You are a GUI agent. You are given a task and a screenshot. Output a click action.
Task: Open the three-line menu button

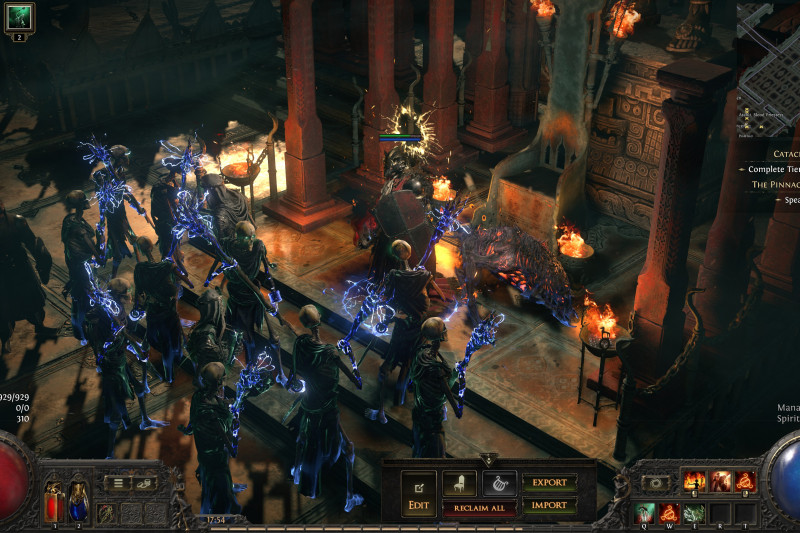118,483
